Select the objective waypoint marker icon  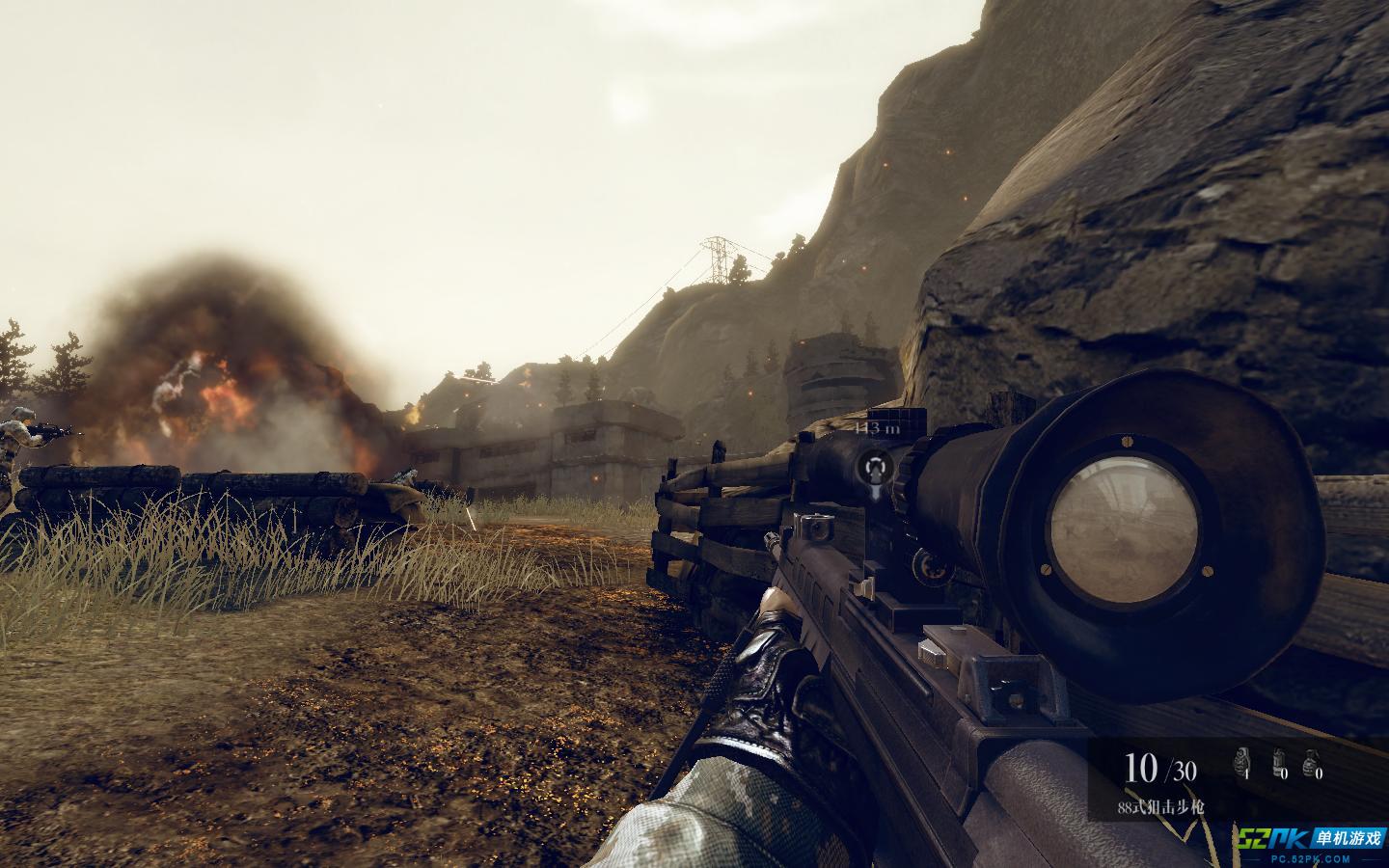876,469
